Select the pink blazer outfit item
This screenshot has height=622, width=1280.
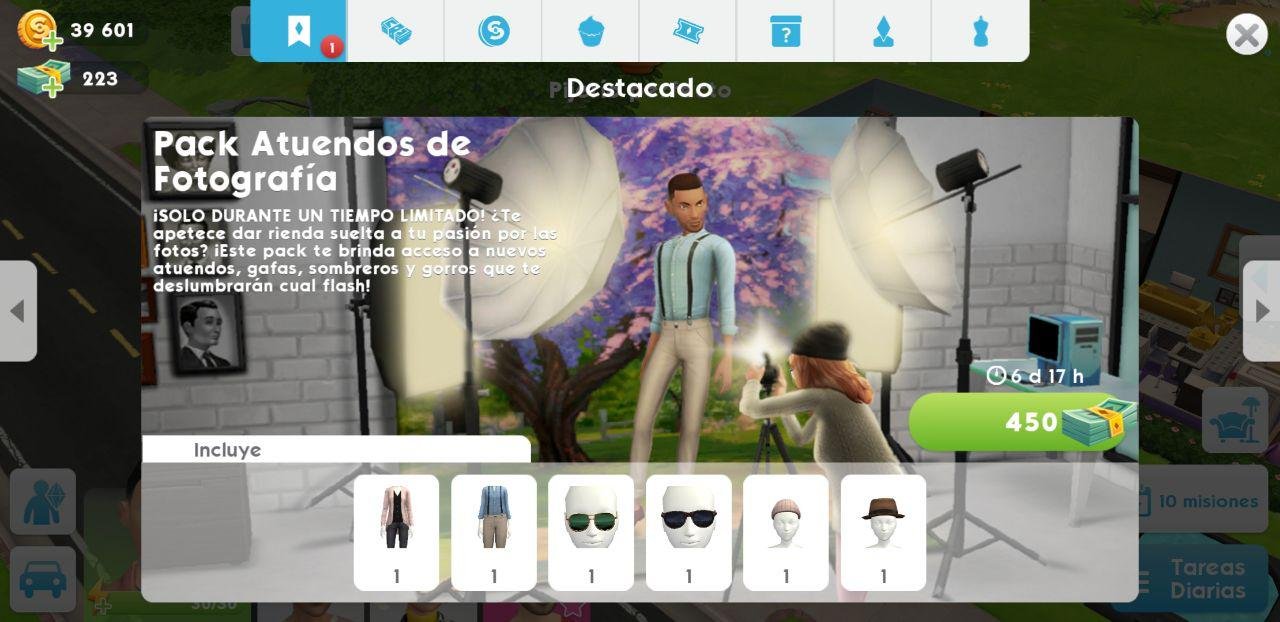coord(396,532)
